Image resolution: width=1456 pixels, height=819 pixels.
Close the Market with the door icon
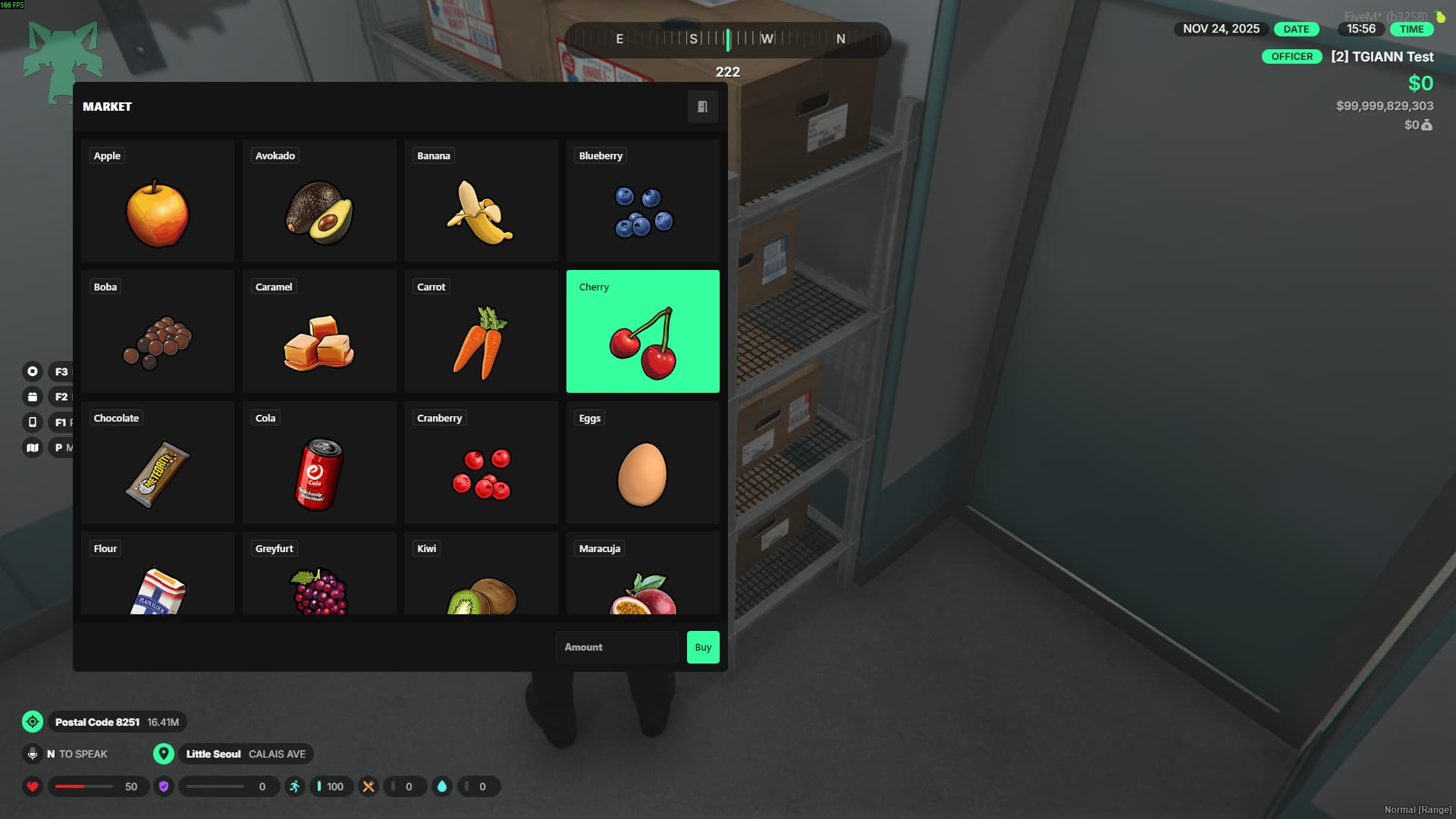(x=702, y=107)
